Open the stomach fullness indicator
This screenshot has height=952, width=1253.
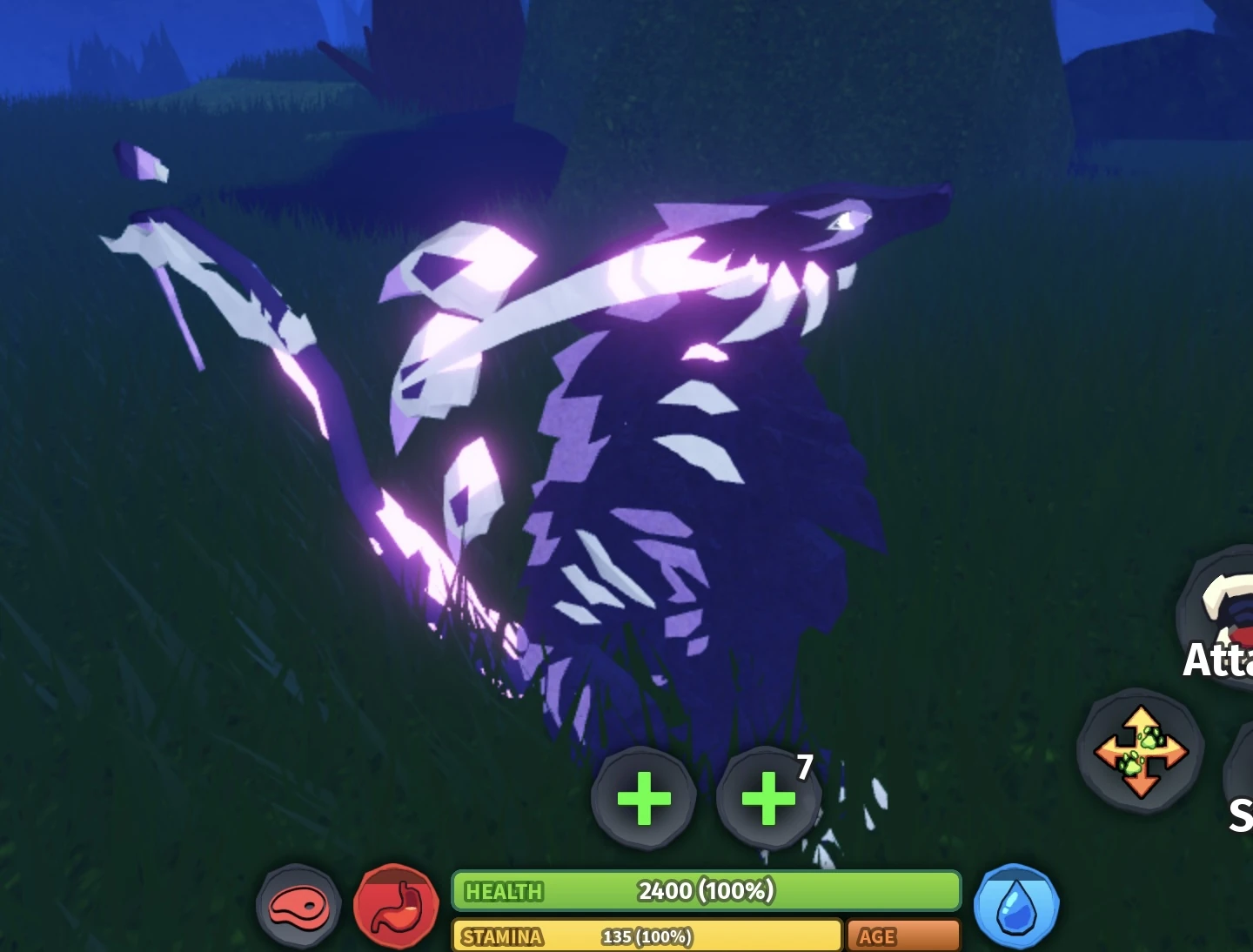pyautogui.click(x=397, y=906)
